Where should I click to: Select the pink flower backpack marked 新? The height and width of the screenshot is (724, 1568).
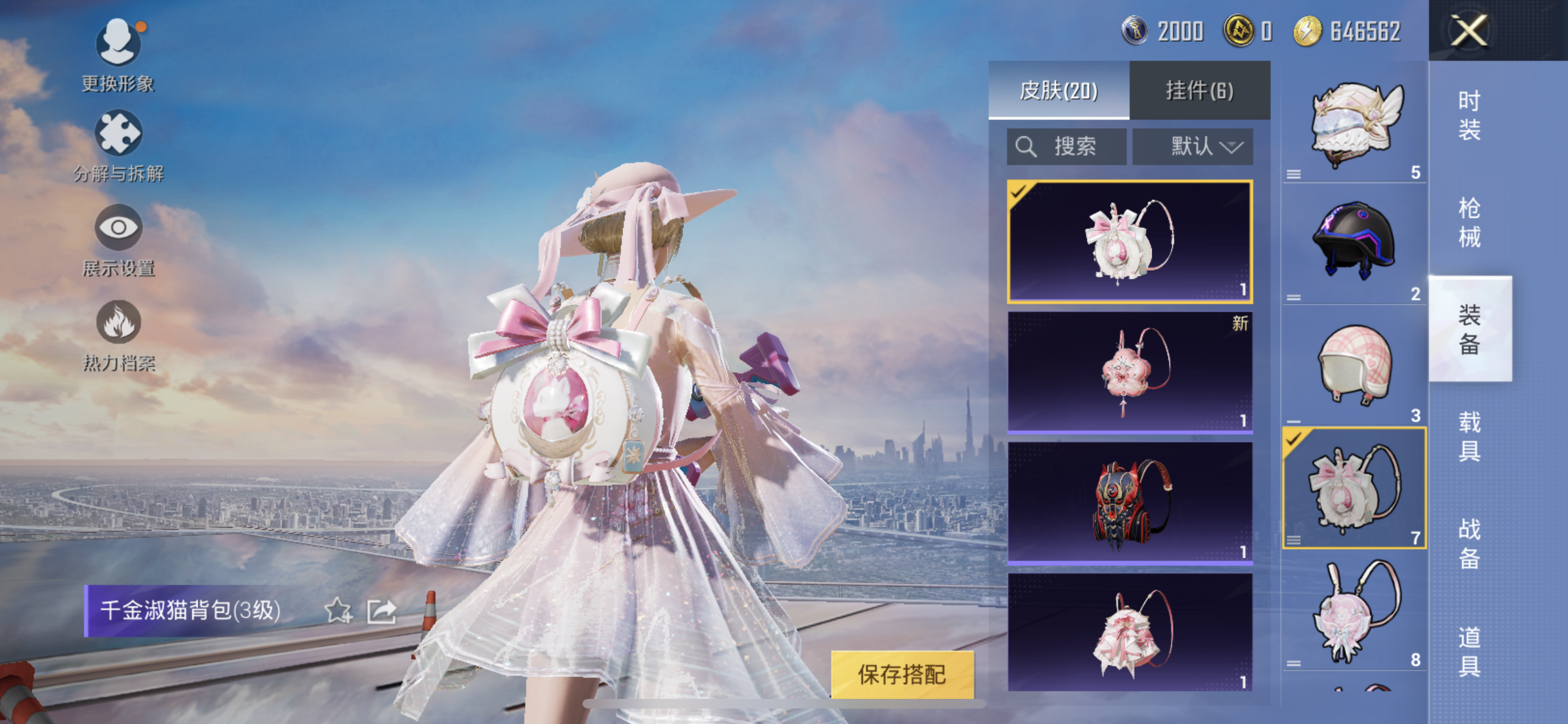pyautogui.click(x=1130, y=371)
